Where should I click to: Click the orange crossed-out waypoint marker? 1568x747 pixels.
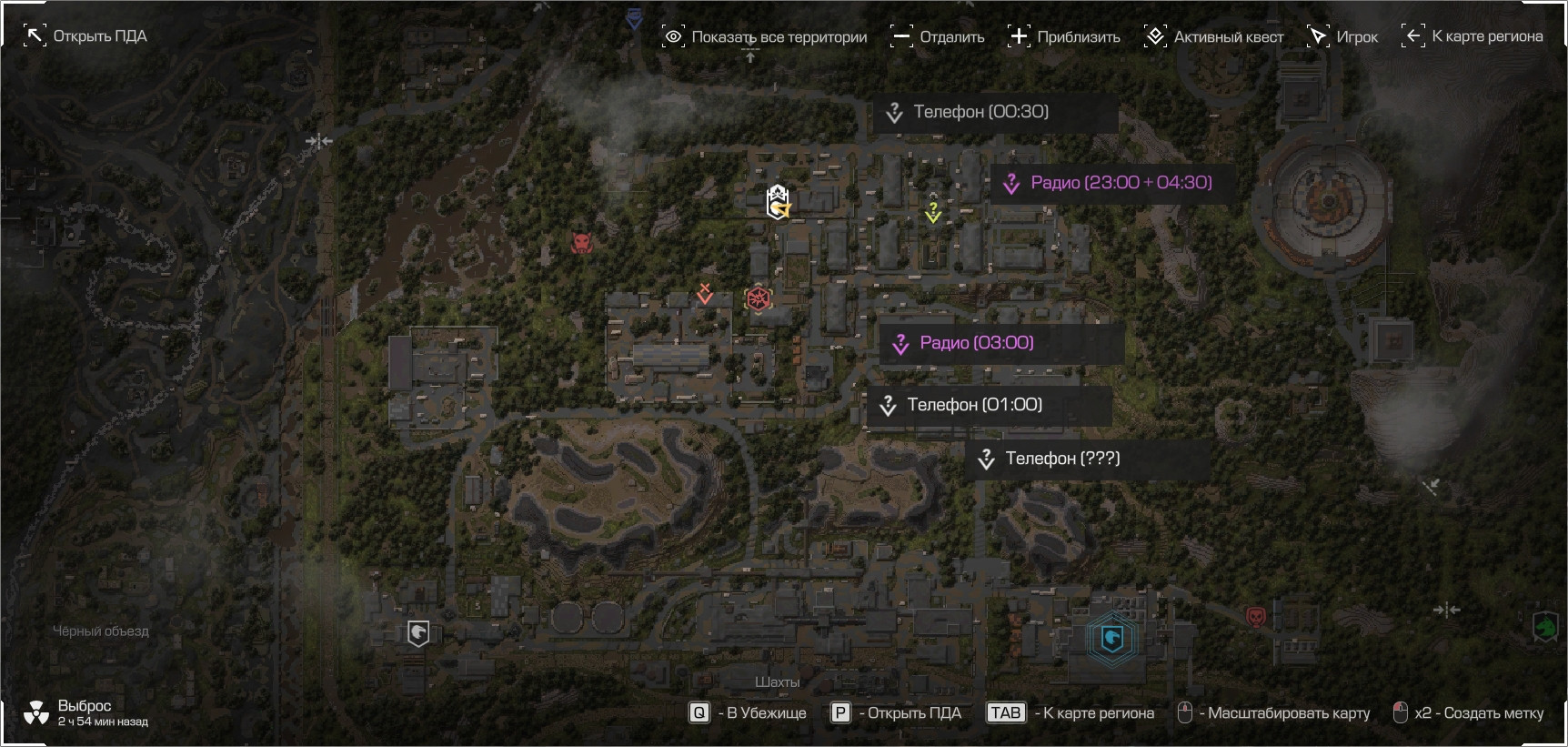coord(704,294)
